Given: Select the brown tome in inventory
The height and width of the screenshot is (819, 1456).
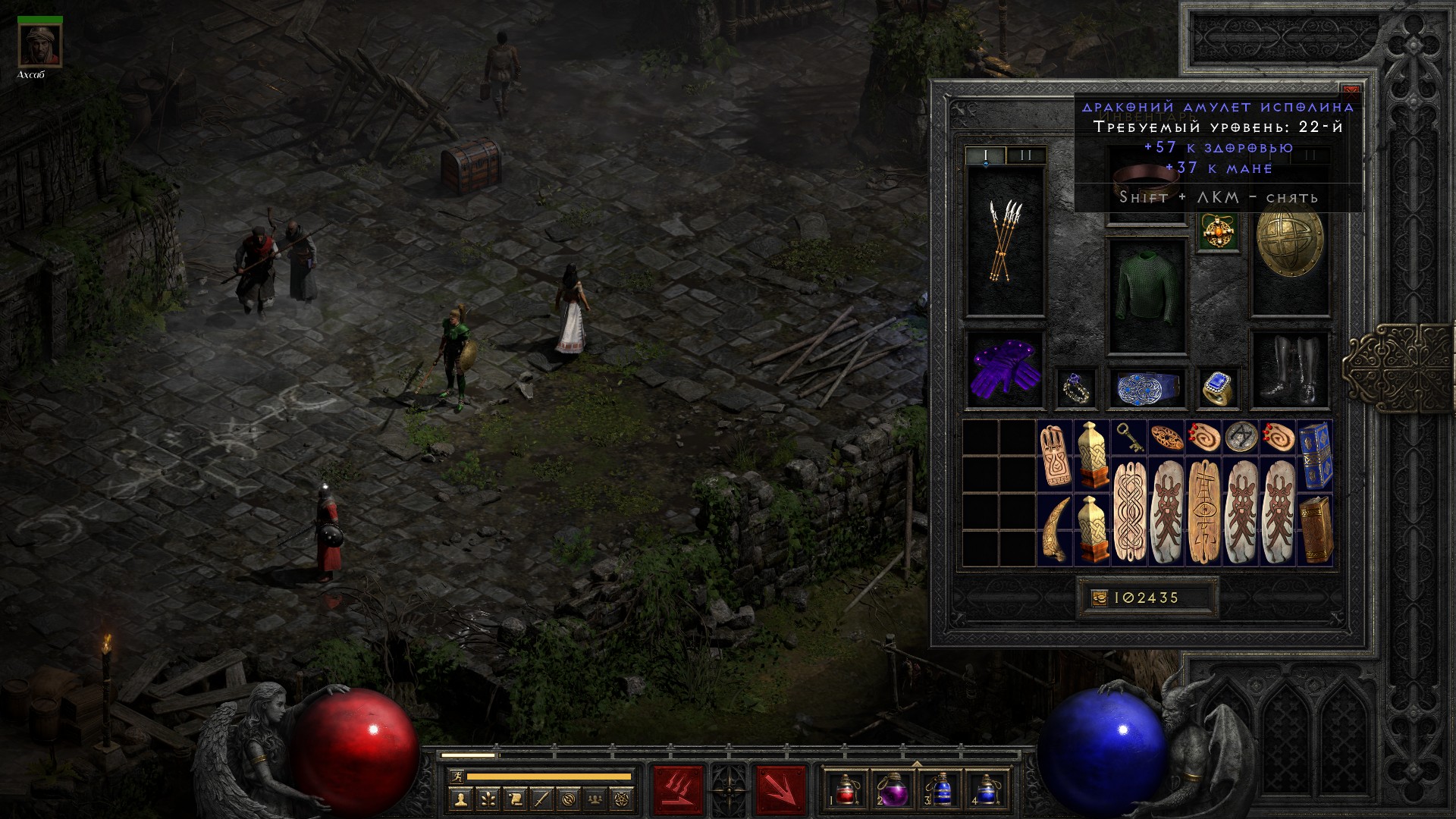Looking at the screenshot, I should [1315, 529].
